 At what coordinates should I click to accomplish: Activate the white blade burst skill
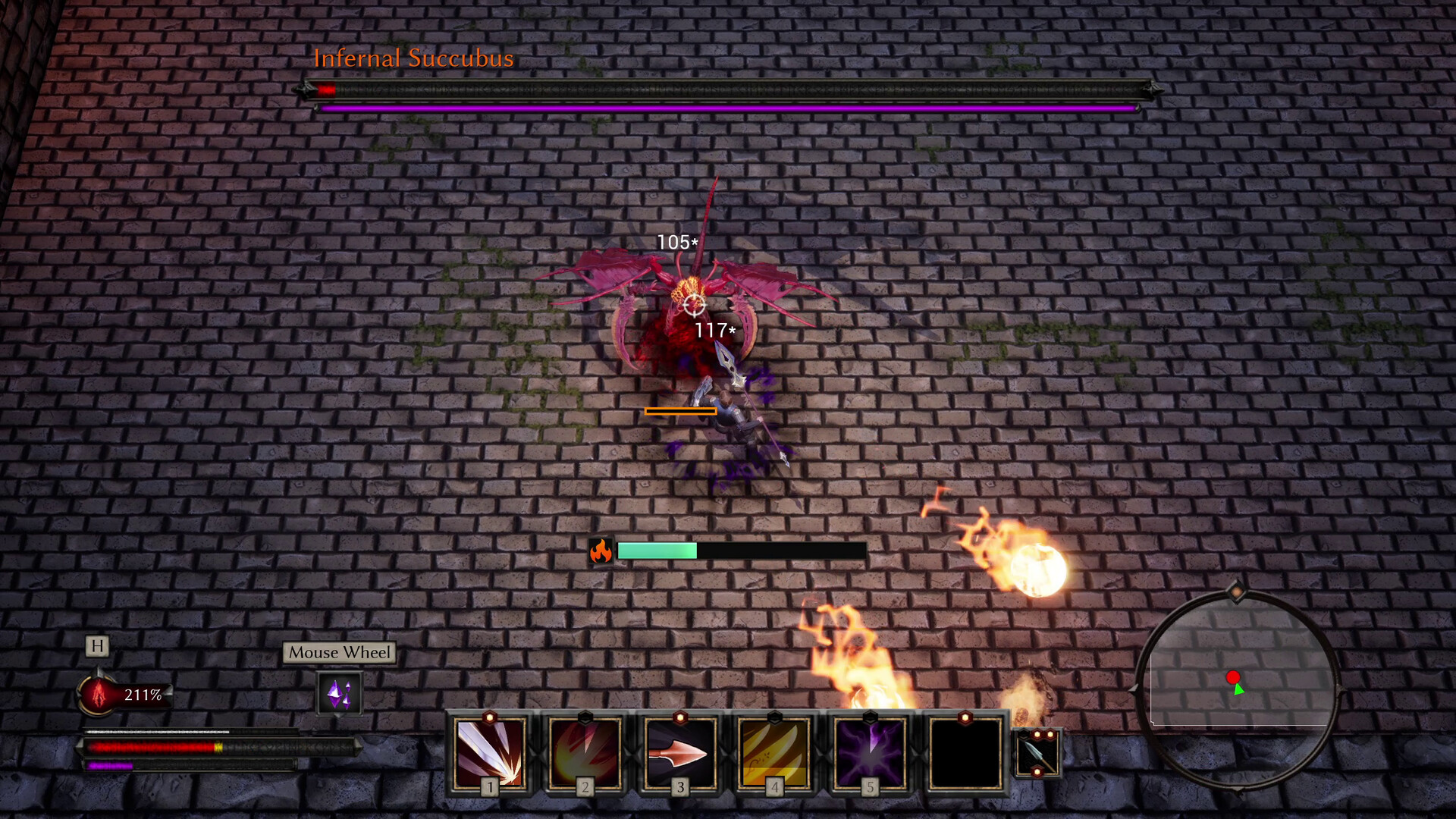[490, 752]
